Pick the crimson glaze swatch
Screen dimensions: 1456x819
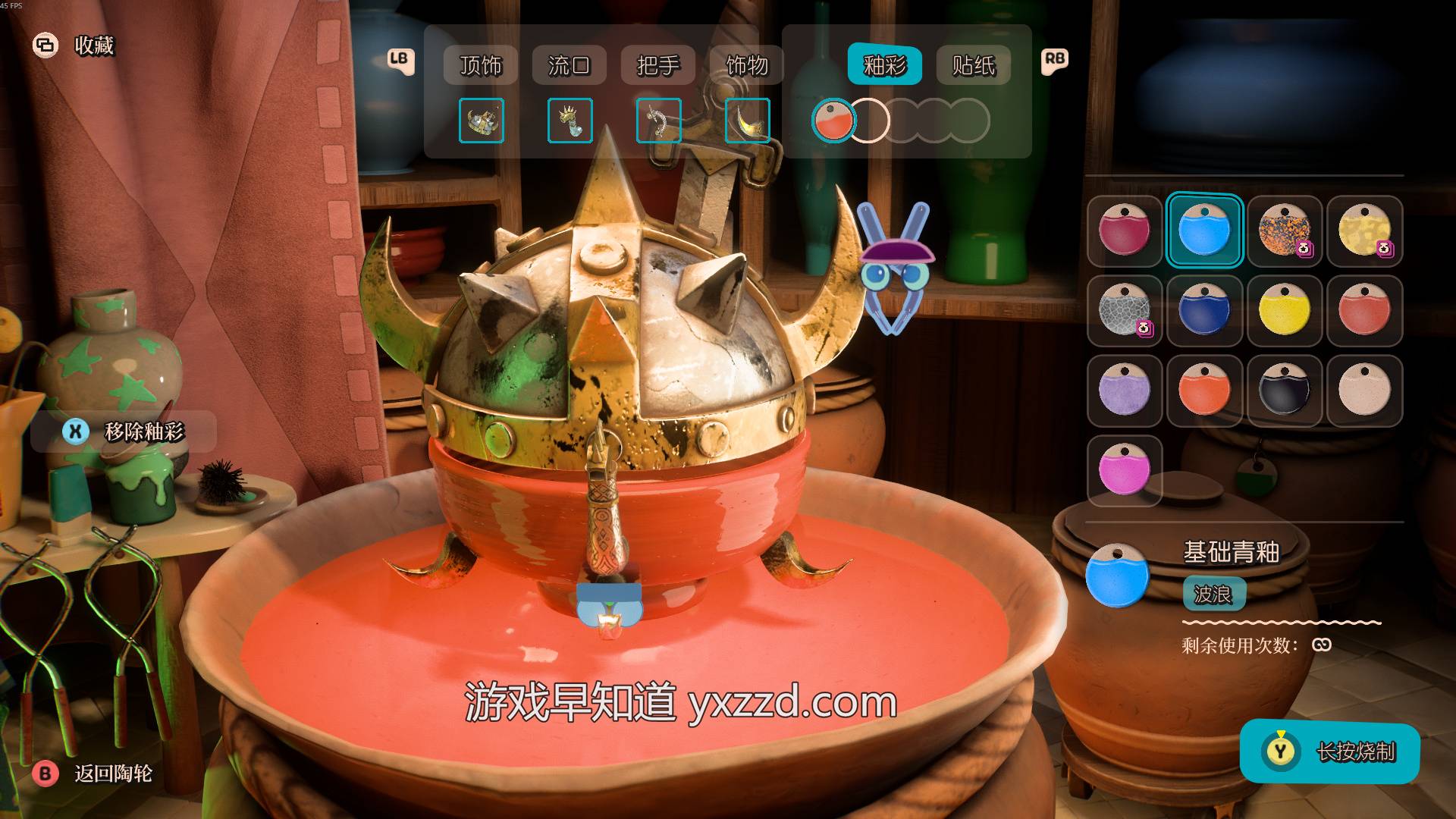(1124, 231)
